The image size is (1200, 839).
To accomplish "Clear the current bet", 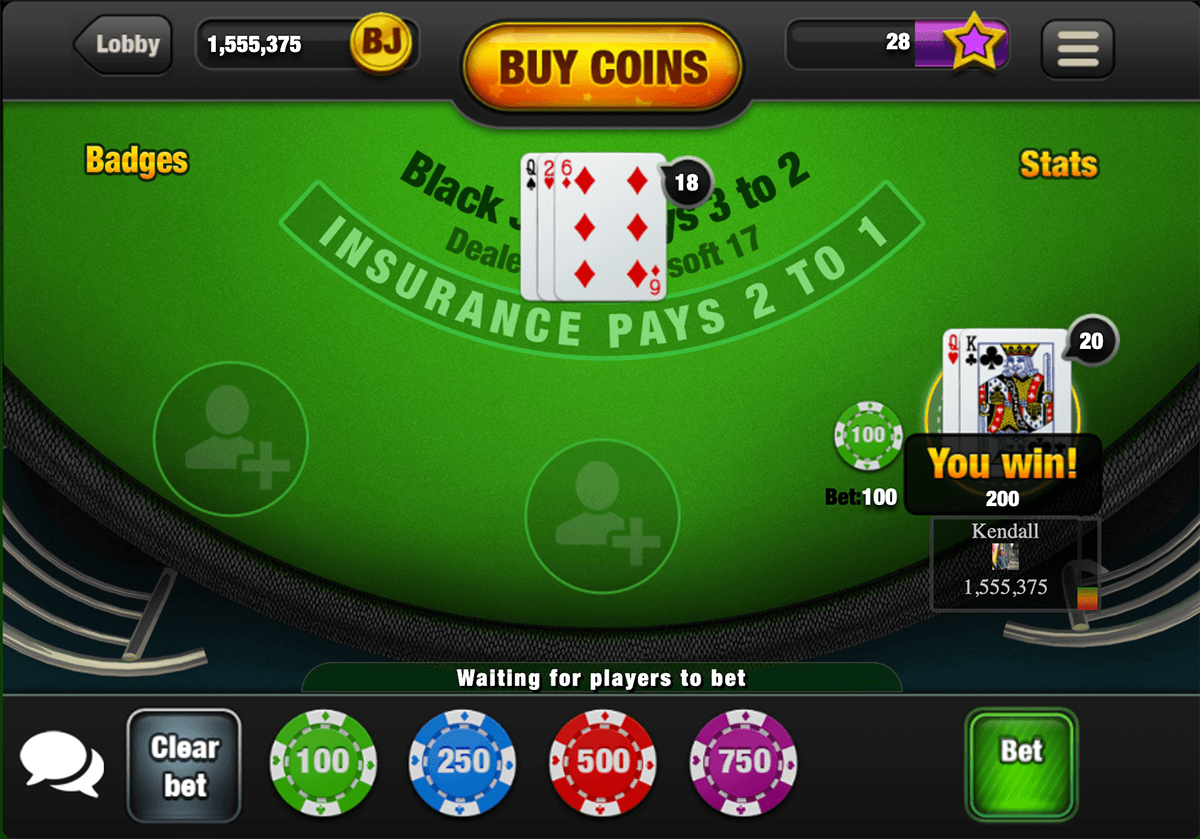I will click(184, 765).
